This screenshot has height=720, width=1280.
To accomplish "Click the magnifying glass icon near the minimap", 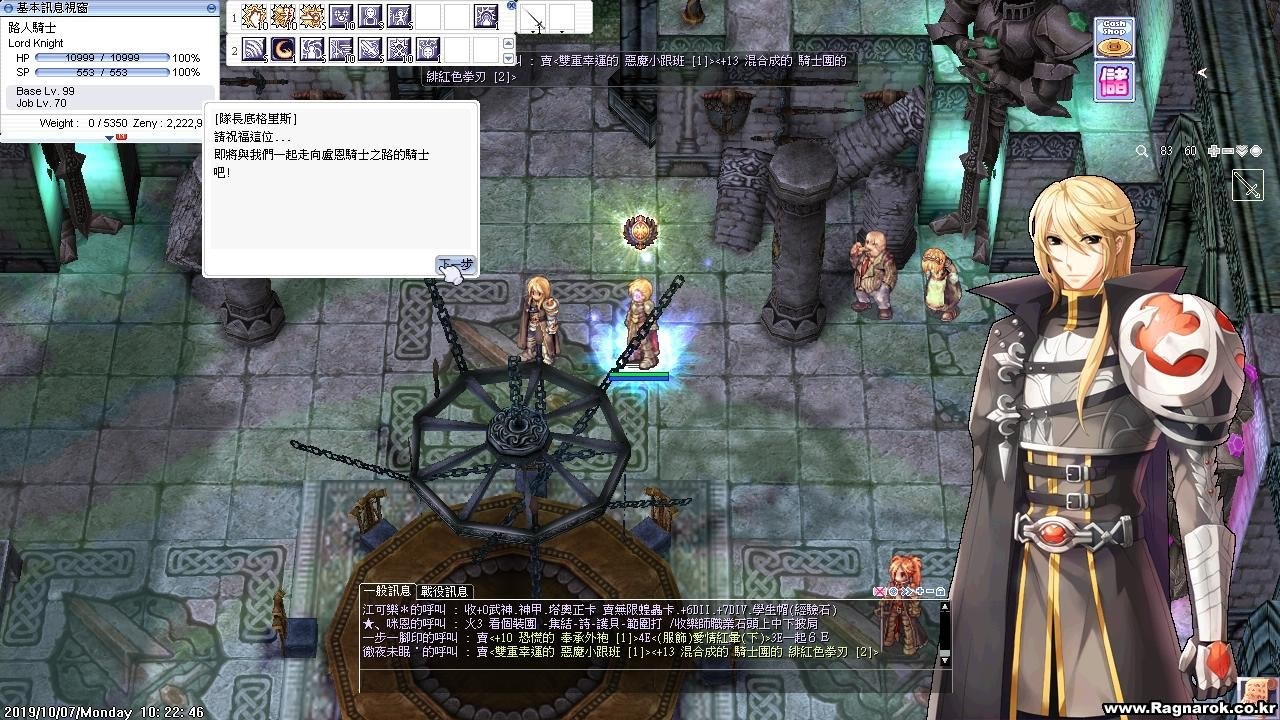I will click(1142, 151).
